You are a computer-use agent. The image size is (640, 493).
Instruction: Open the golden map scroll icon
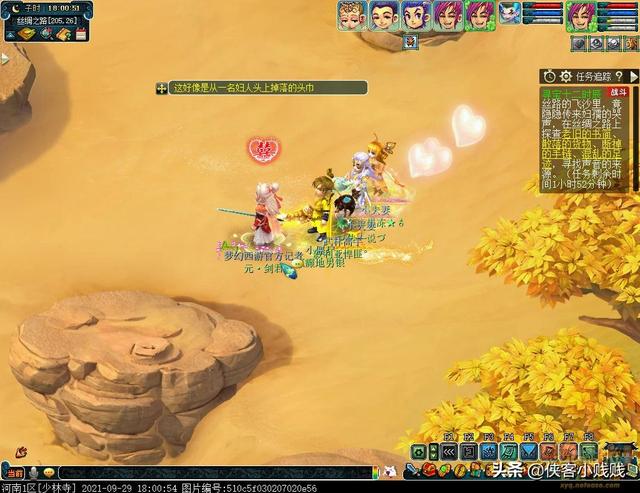(25, 34)
